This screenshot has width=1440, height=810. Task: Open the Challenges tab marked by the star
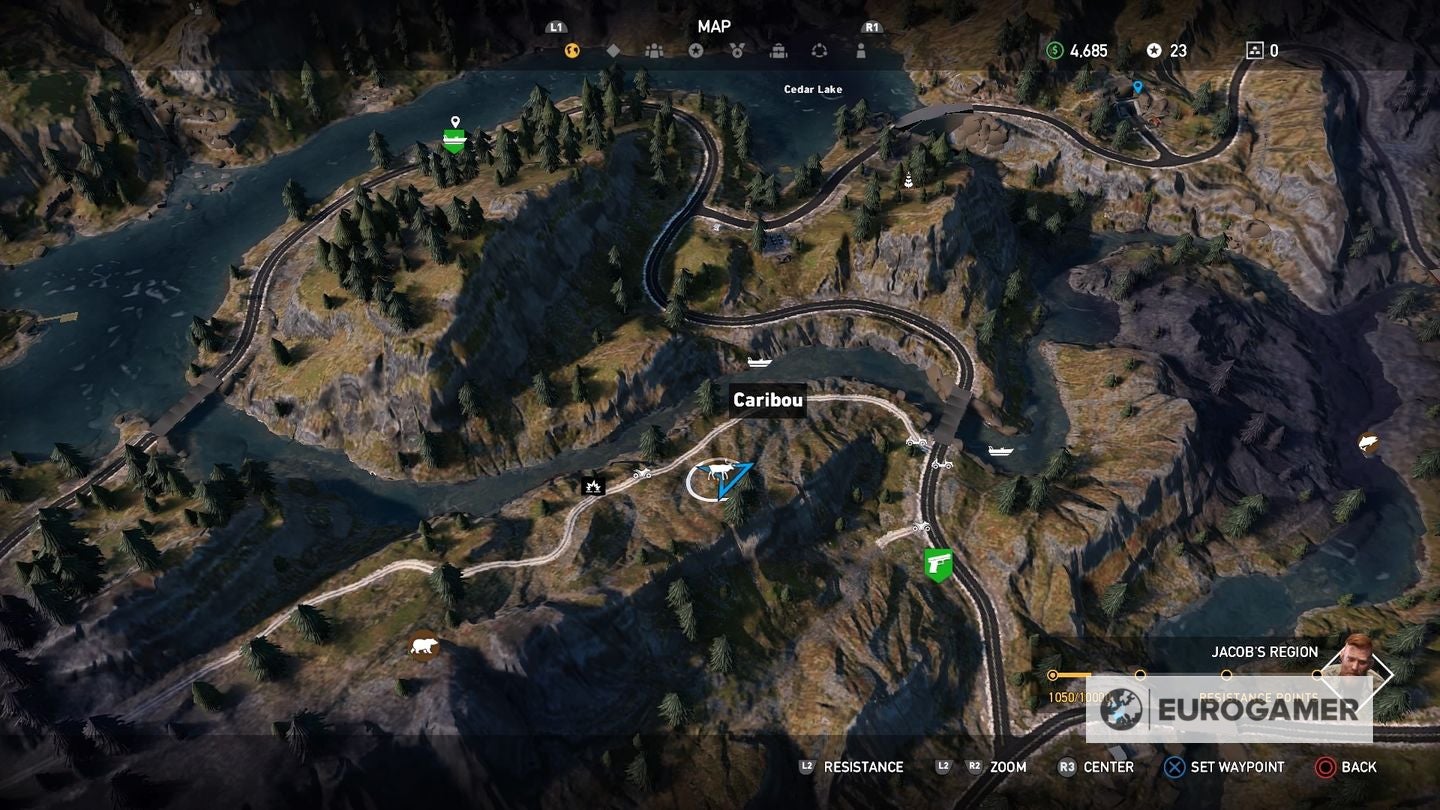click(x=697, y=48)
